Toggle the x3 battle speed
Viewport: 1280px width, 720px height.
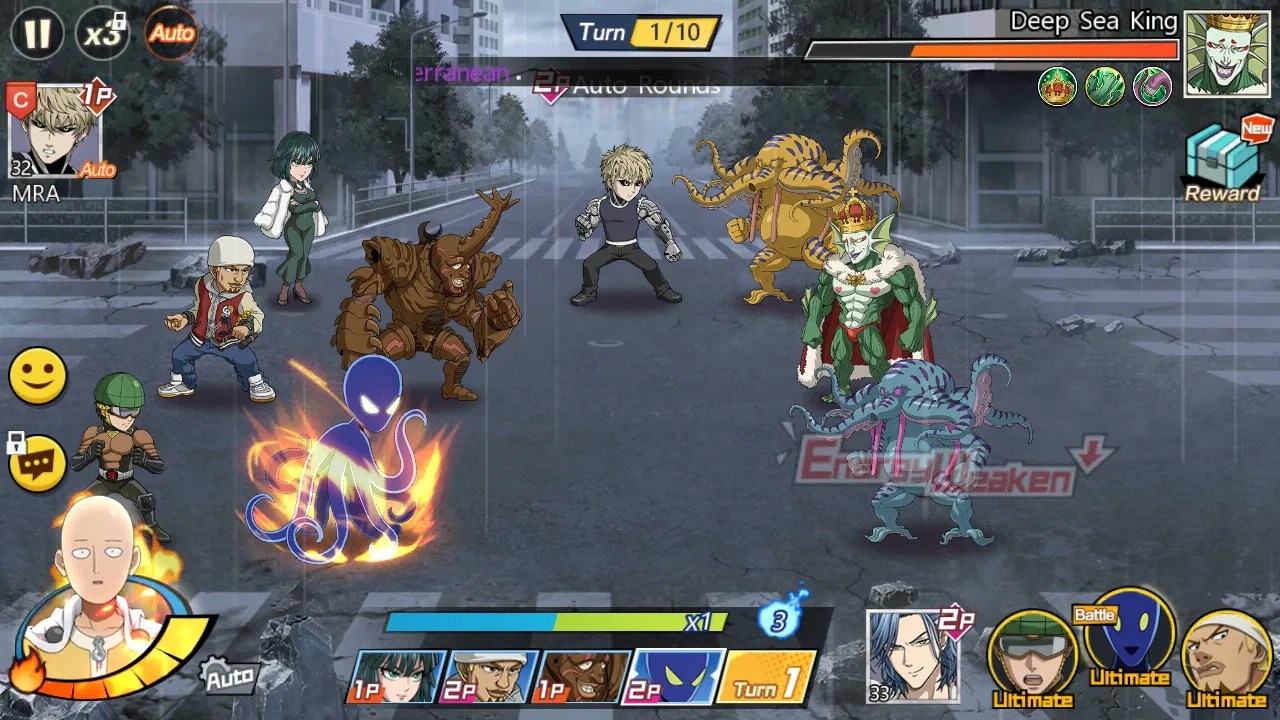coord(102,33)
